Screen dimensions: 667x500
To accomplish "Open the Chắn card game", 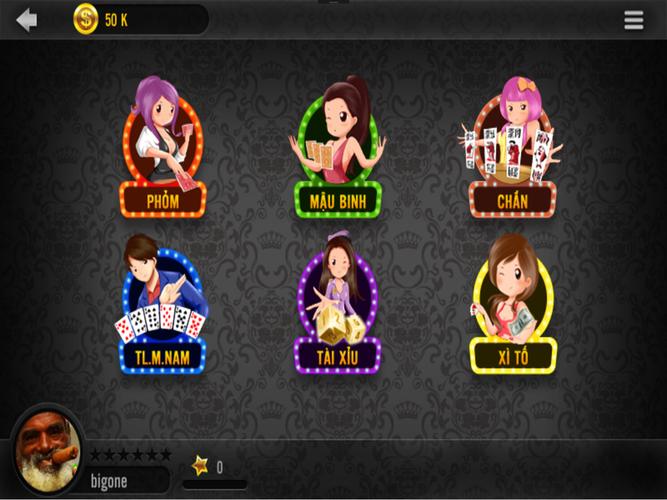I will point(512,148).
